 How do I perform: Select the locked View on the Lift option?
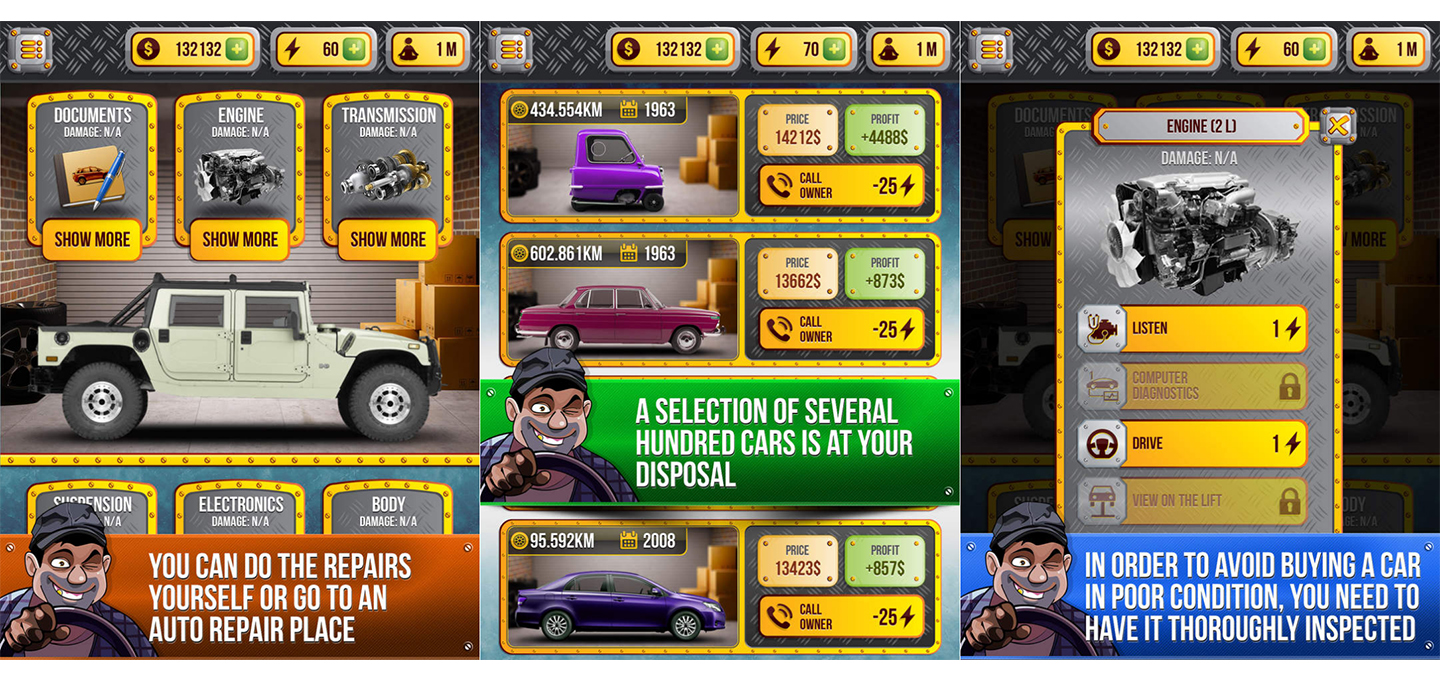coord(1192,501)
